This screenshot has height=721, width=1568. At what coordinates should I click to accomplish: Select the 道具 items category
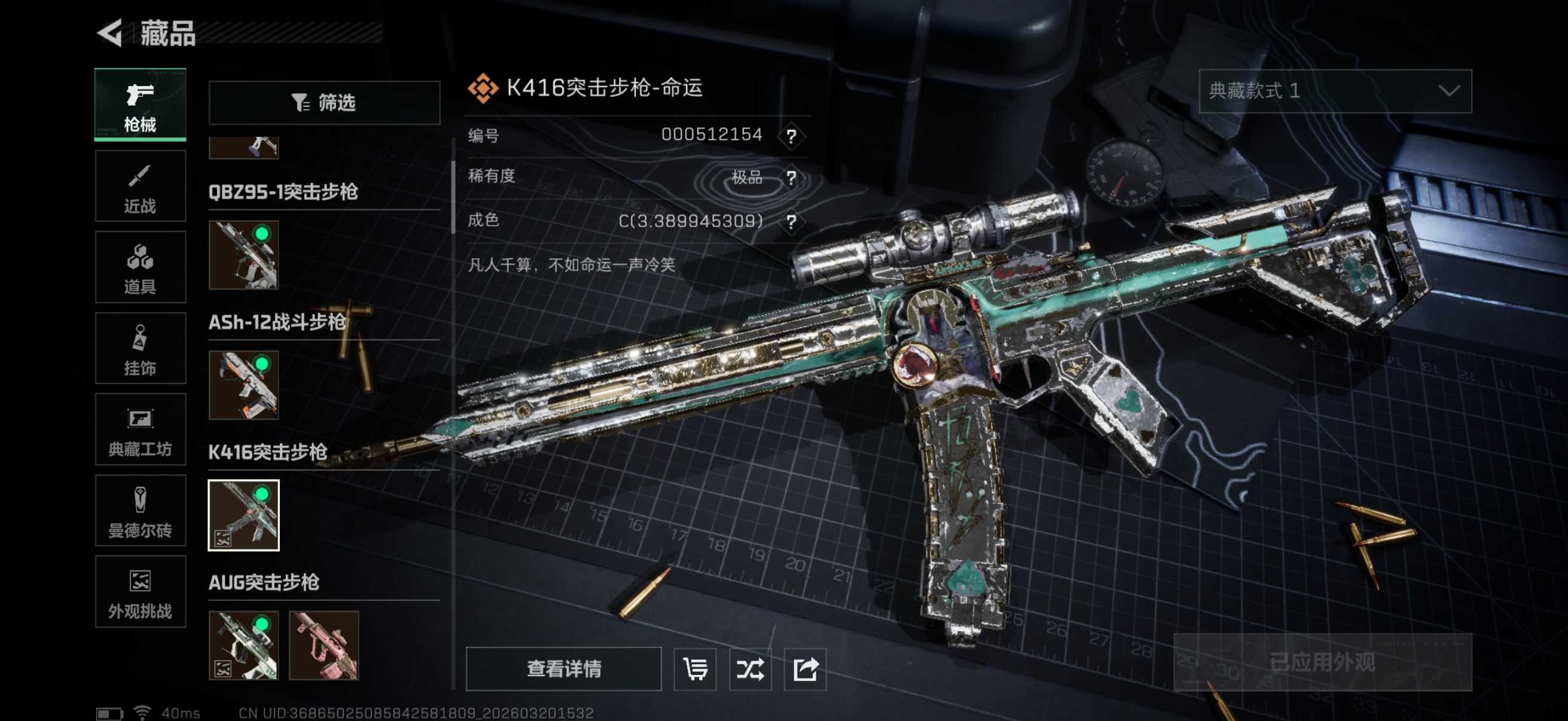[140, 267]
